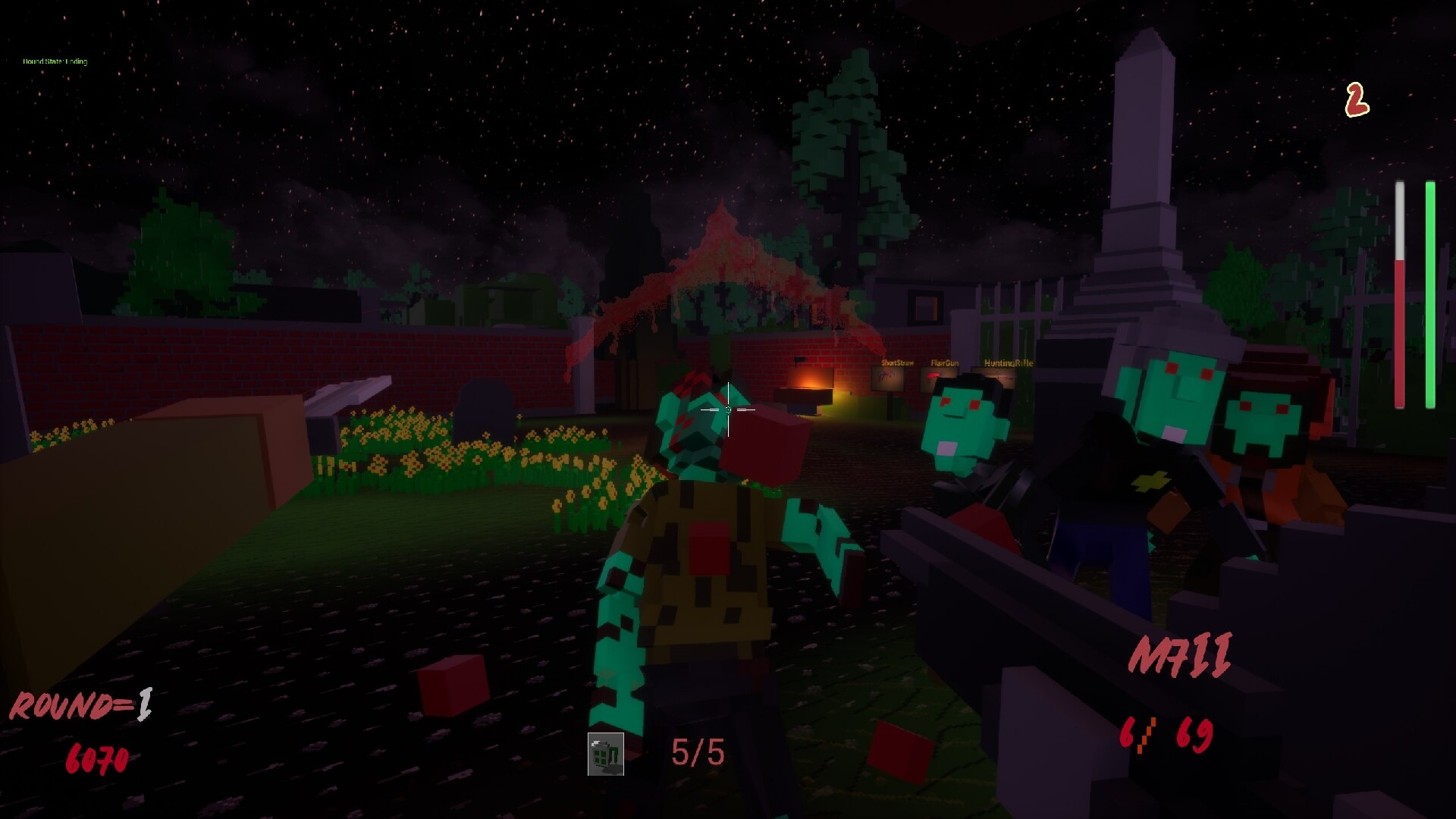Click the grenade inventory icon
1456x819 pixels.
coord(604,755)
